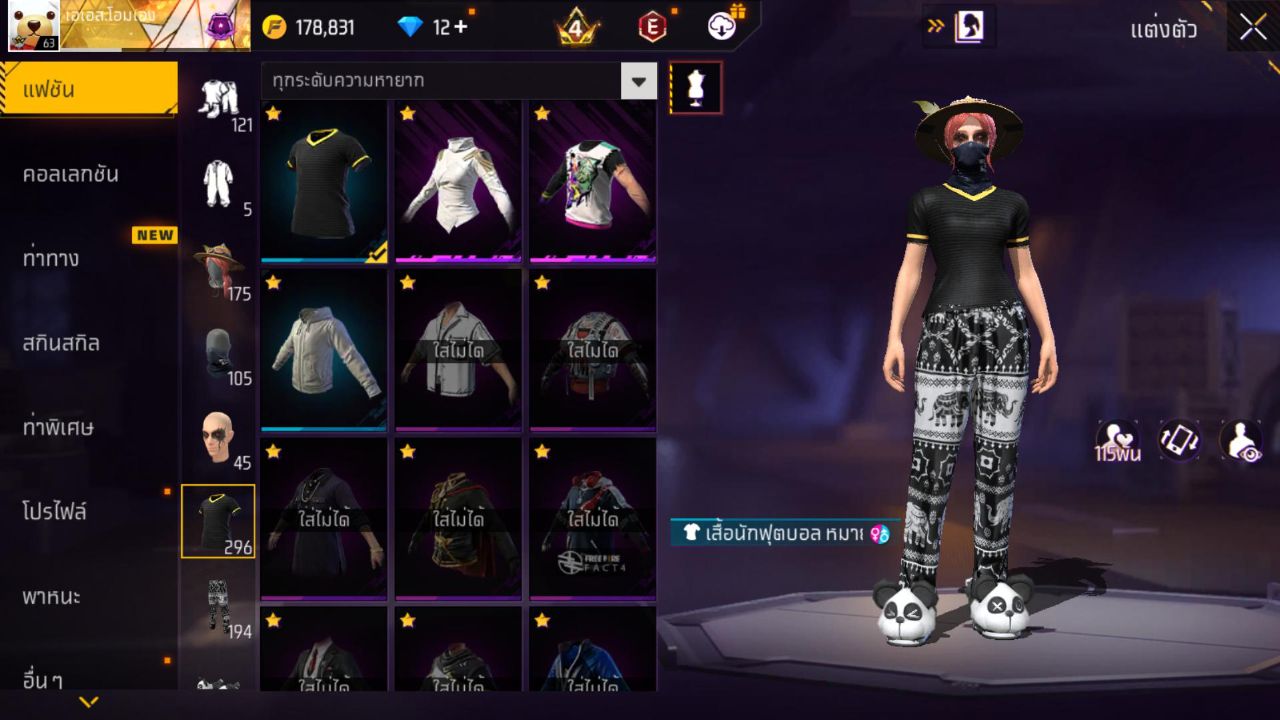Select the white hoodie jacket thumbnail
1280x720 pixels.
(324, 352)
